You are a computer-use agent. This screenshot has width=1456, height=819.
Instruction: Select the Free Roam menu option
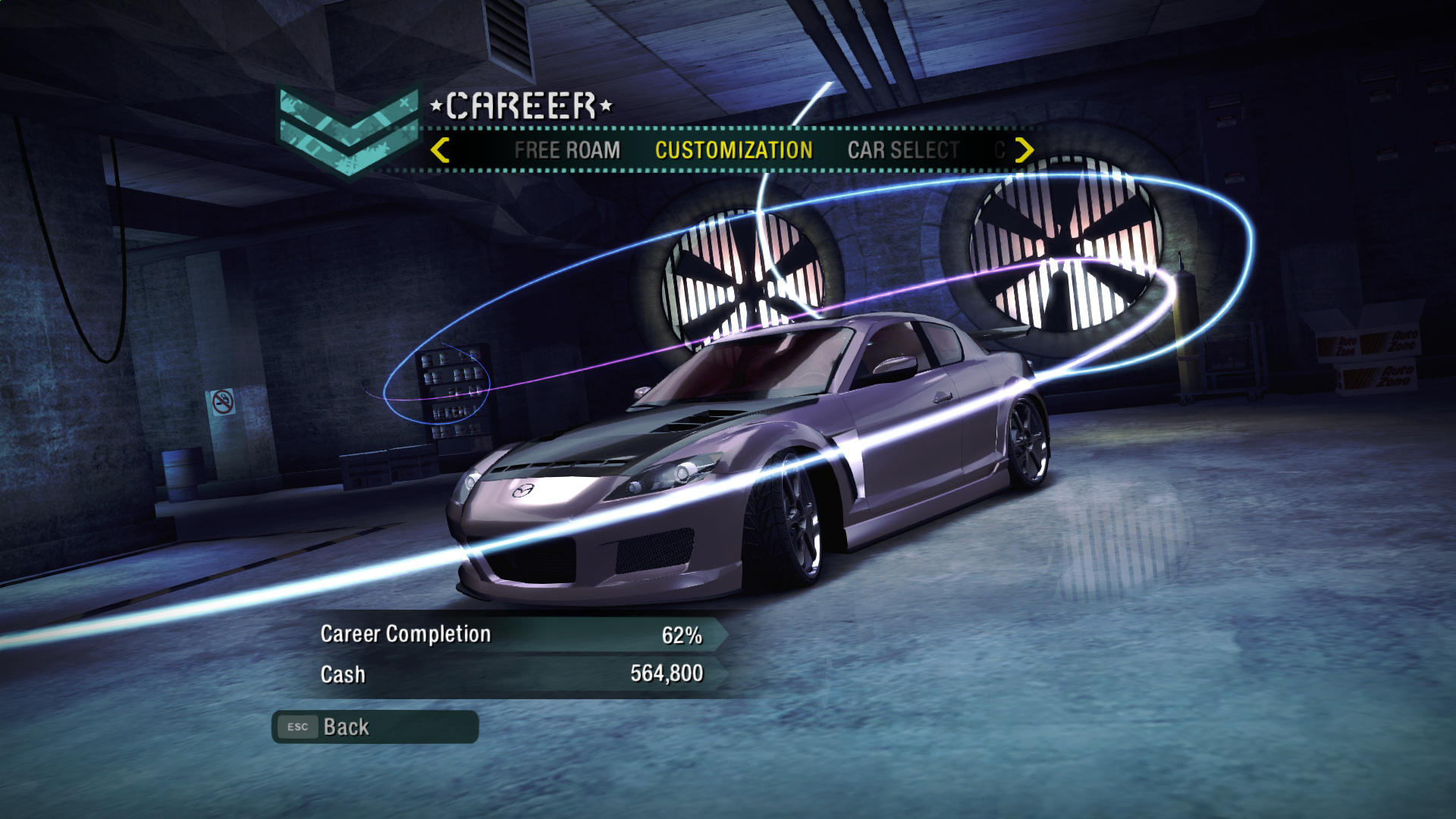pos(567,150)
